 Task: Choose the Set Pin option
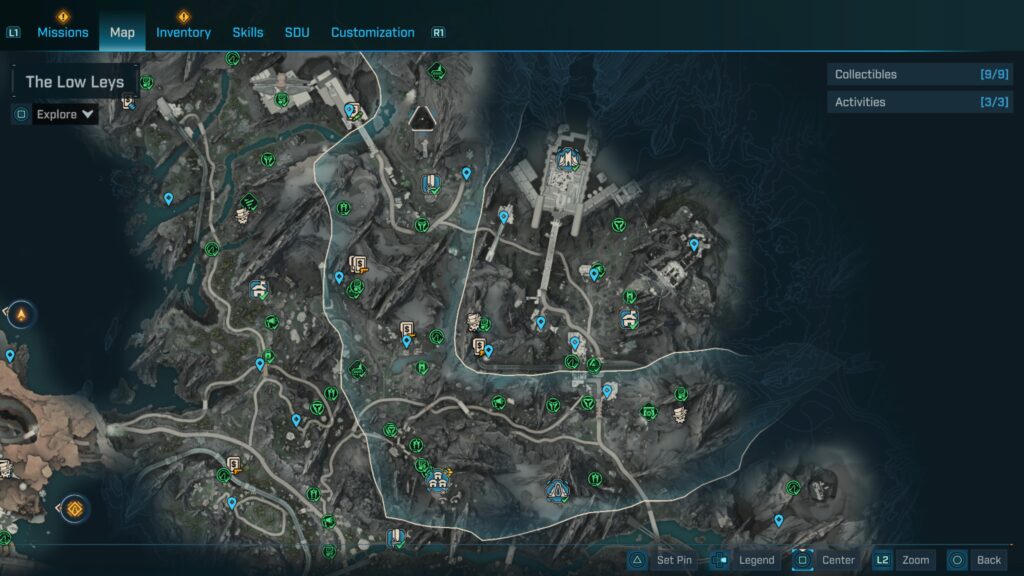[x=662, y=560]
